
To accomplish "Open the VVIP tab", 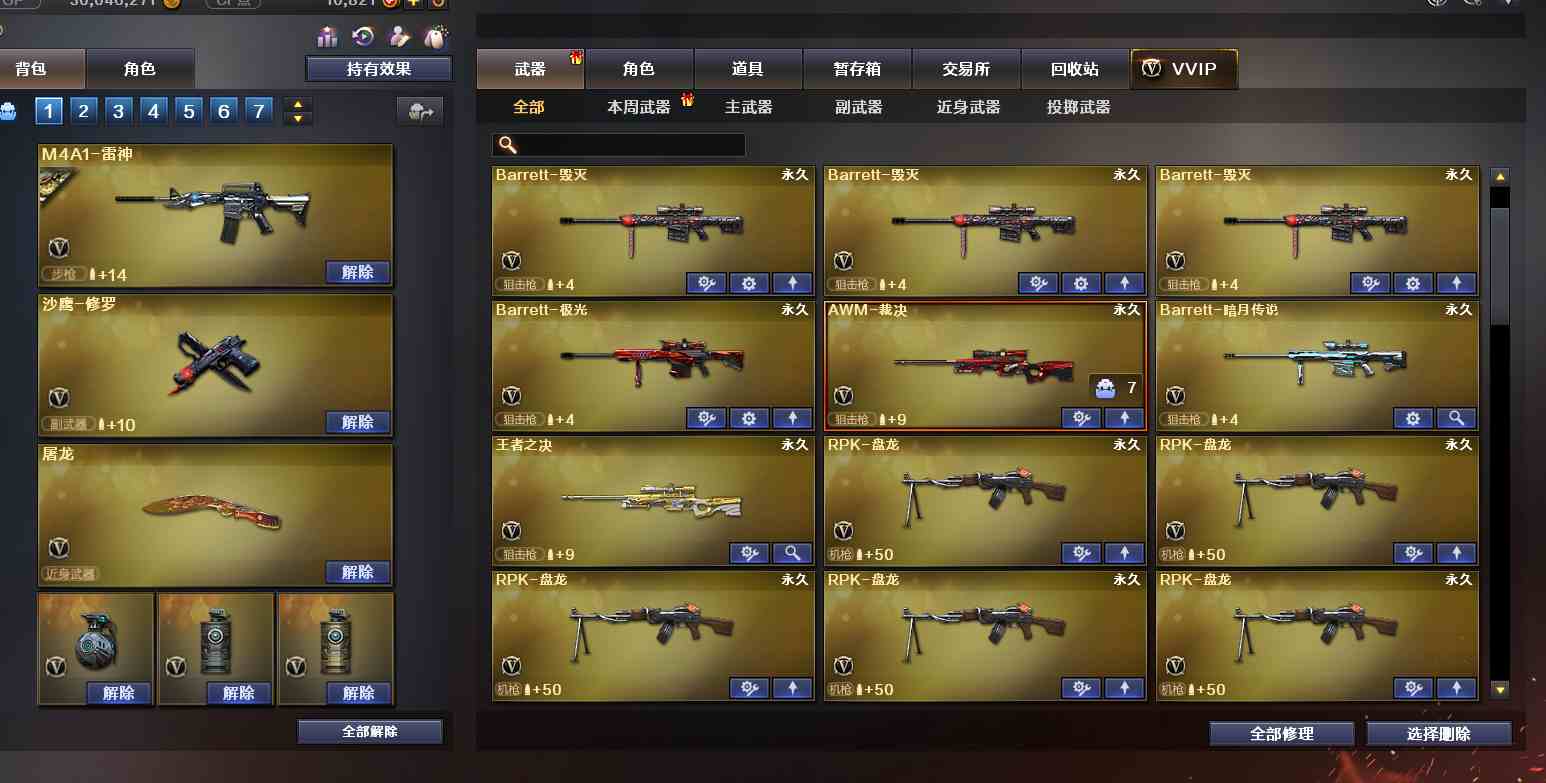I will (x=1184, y=68).
